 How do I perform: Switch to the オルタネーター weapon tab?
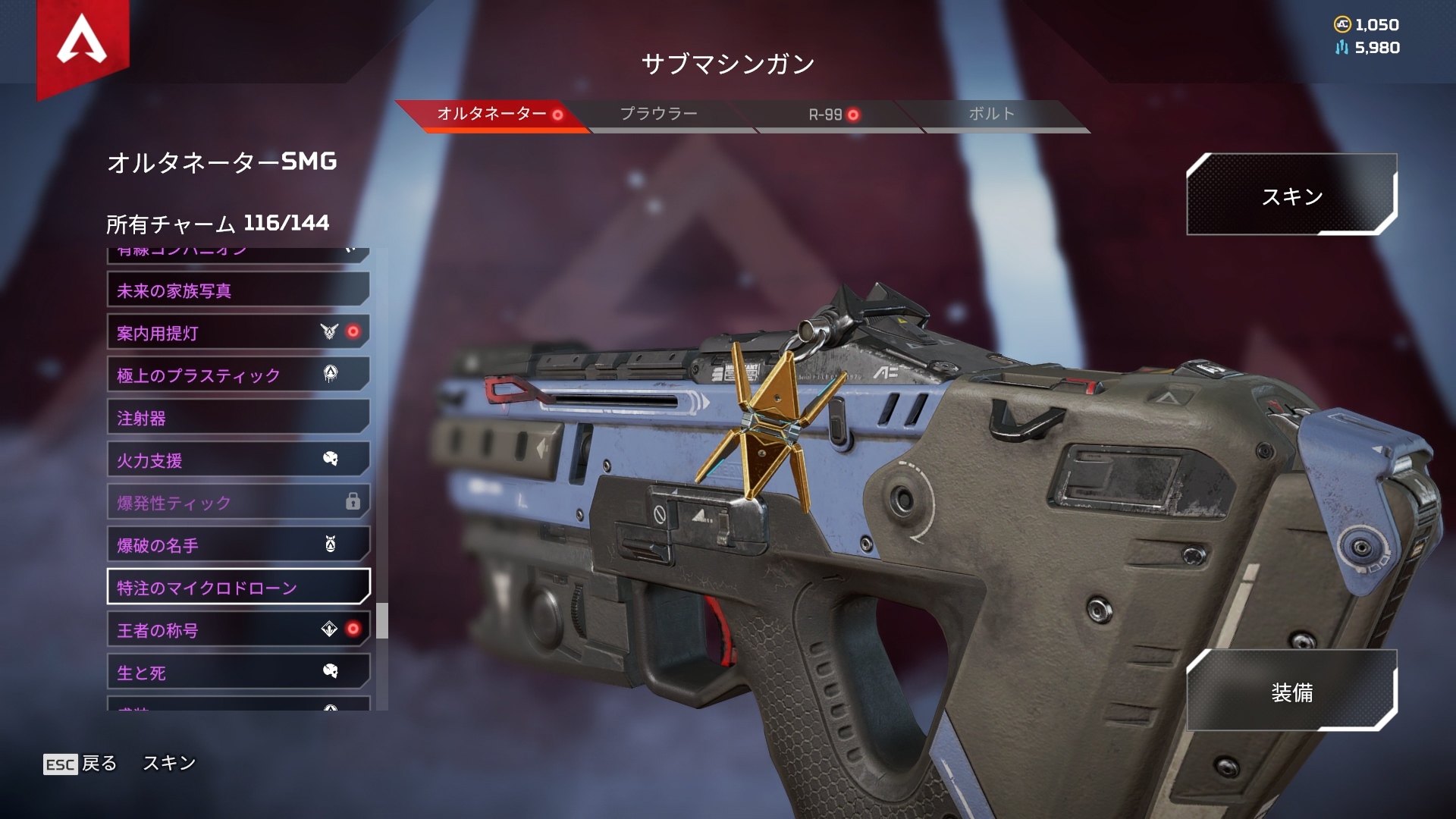(491, 115)
